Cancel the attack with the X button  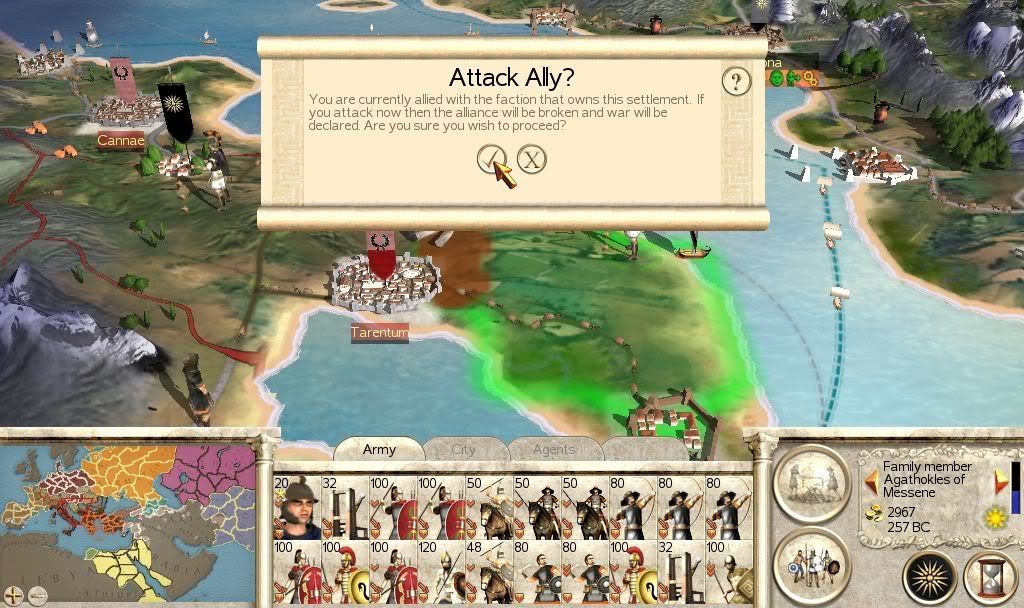pyautogui.click(x=532, y=158)
